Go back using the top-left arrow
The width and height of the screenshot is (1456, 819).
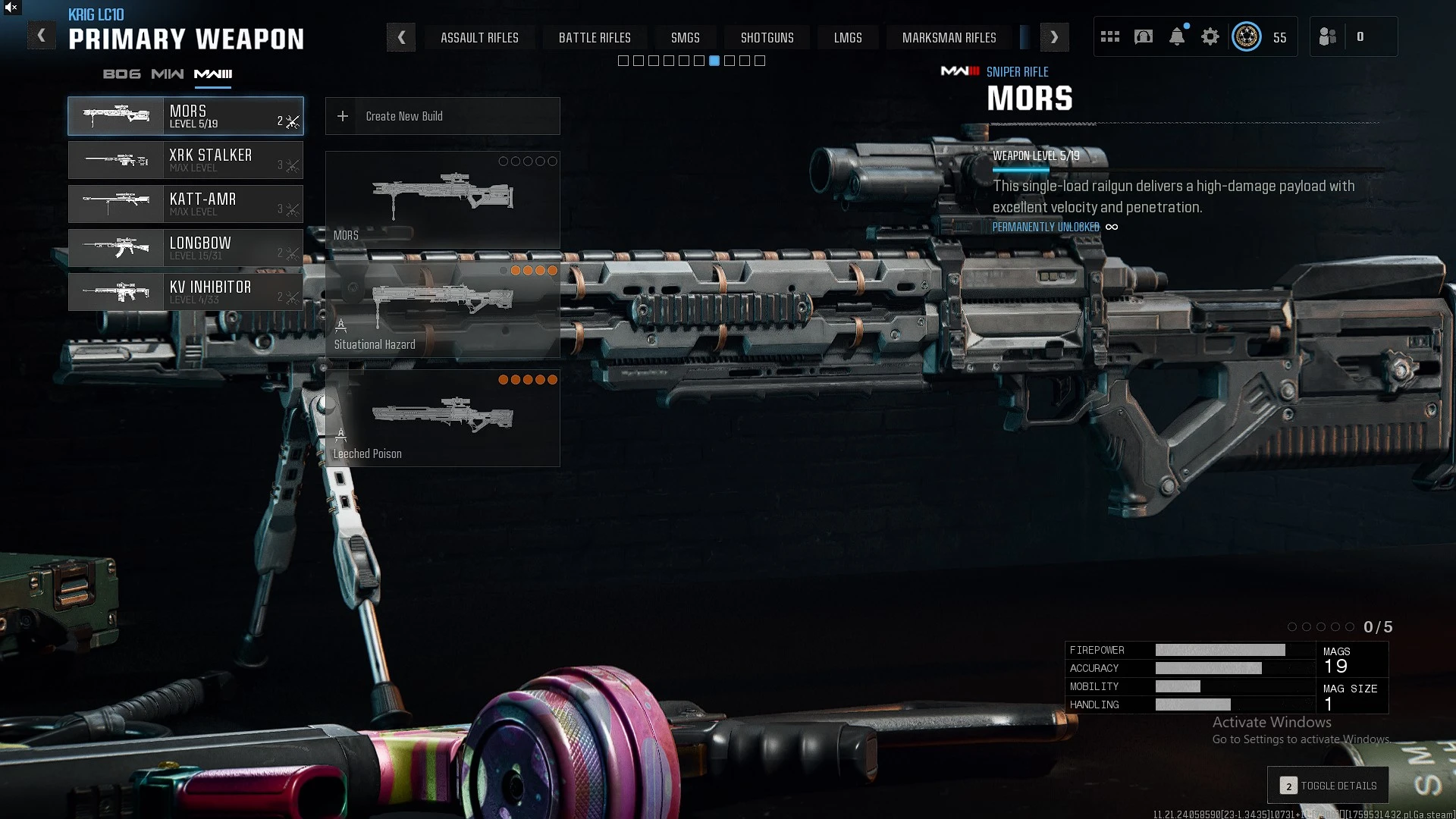click(x=42, y=36)
